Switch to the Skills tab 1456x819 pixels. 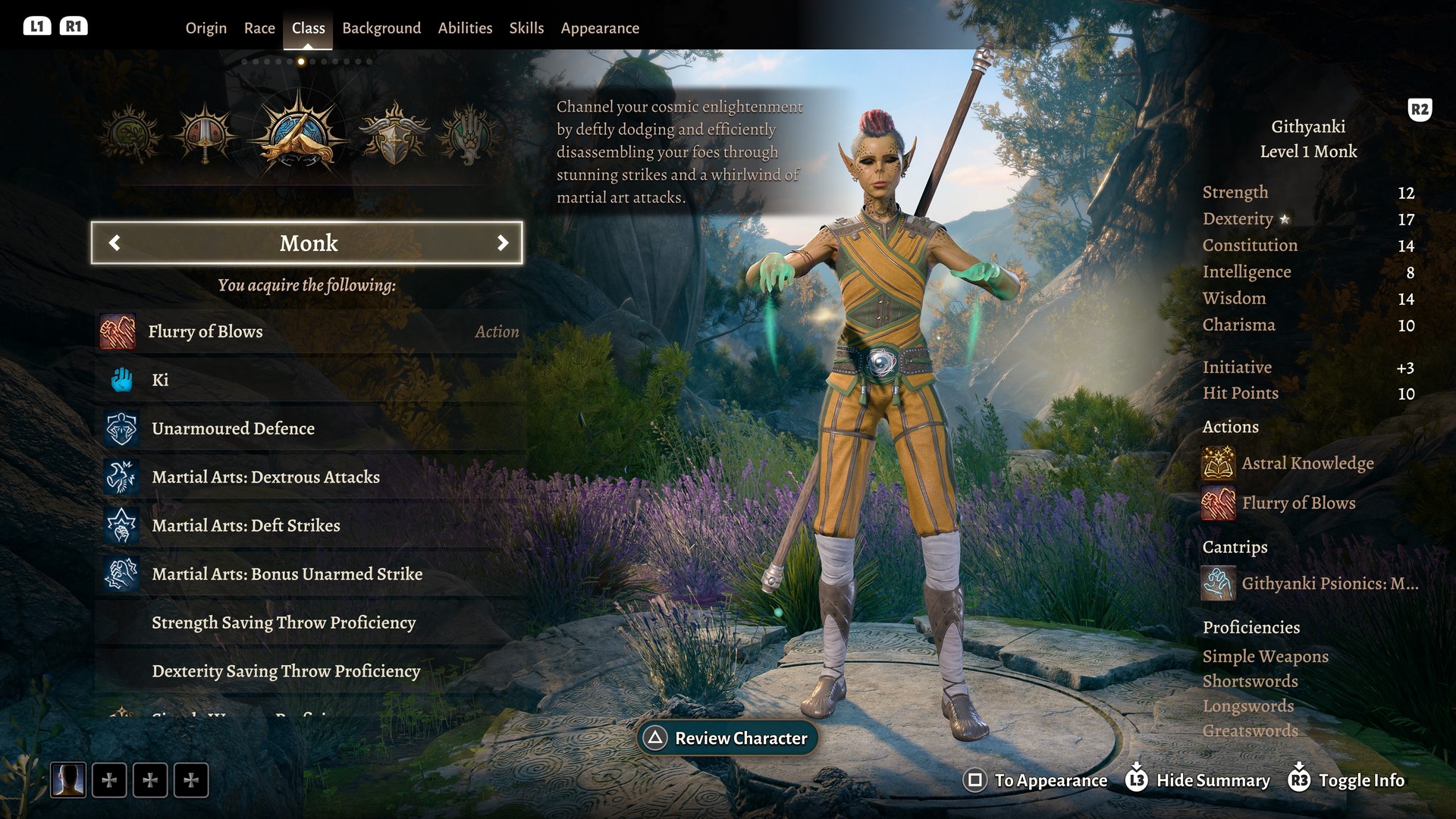526,28
